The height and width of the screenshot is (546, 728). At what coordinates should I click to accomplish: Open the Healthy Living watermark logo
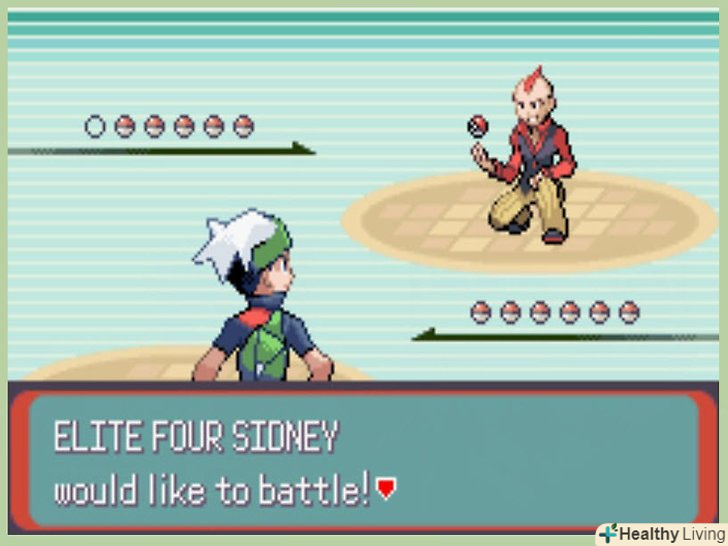[x=661, y=533]
